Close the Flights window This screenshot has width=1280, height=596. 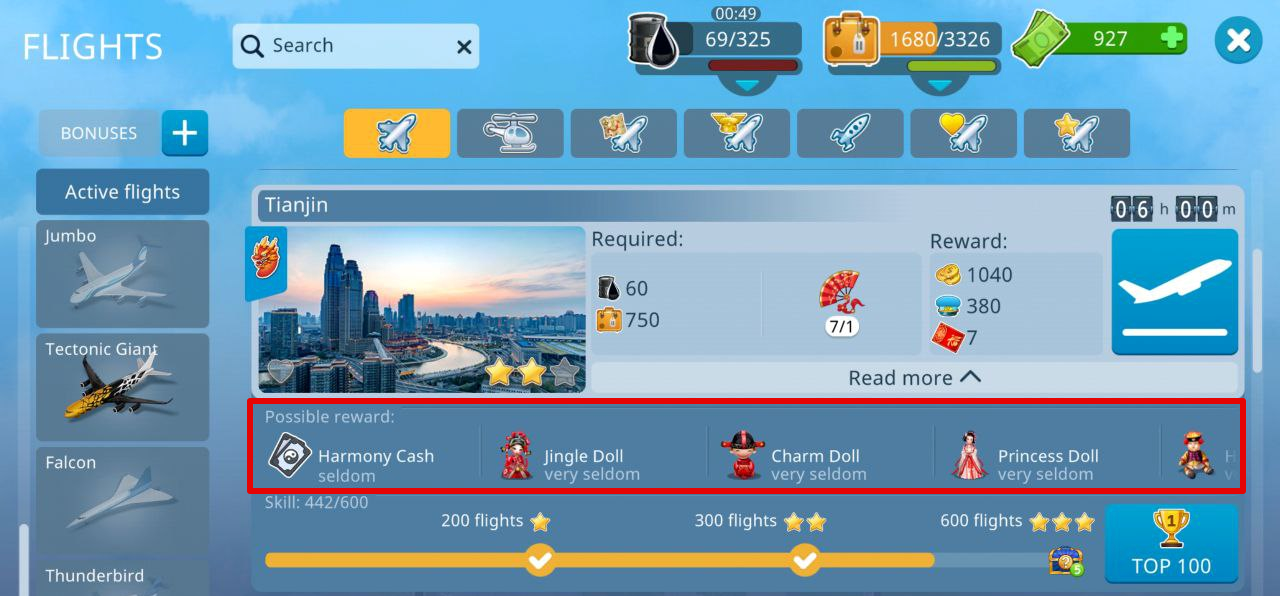coord(1238,40)
